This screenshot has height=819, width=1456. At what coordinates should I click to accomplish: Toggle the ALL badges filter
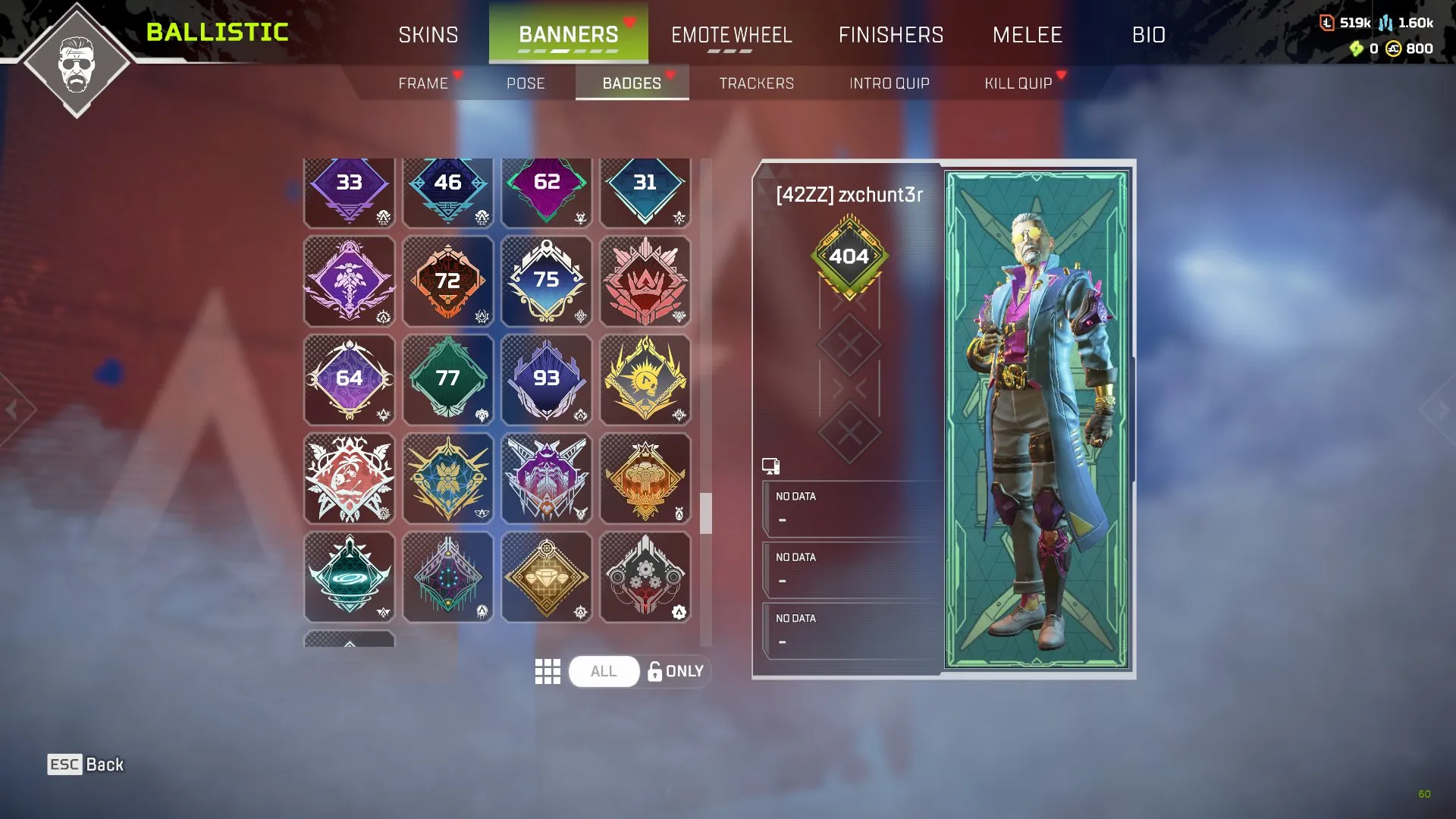click(x=603, y=671)
